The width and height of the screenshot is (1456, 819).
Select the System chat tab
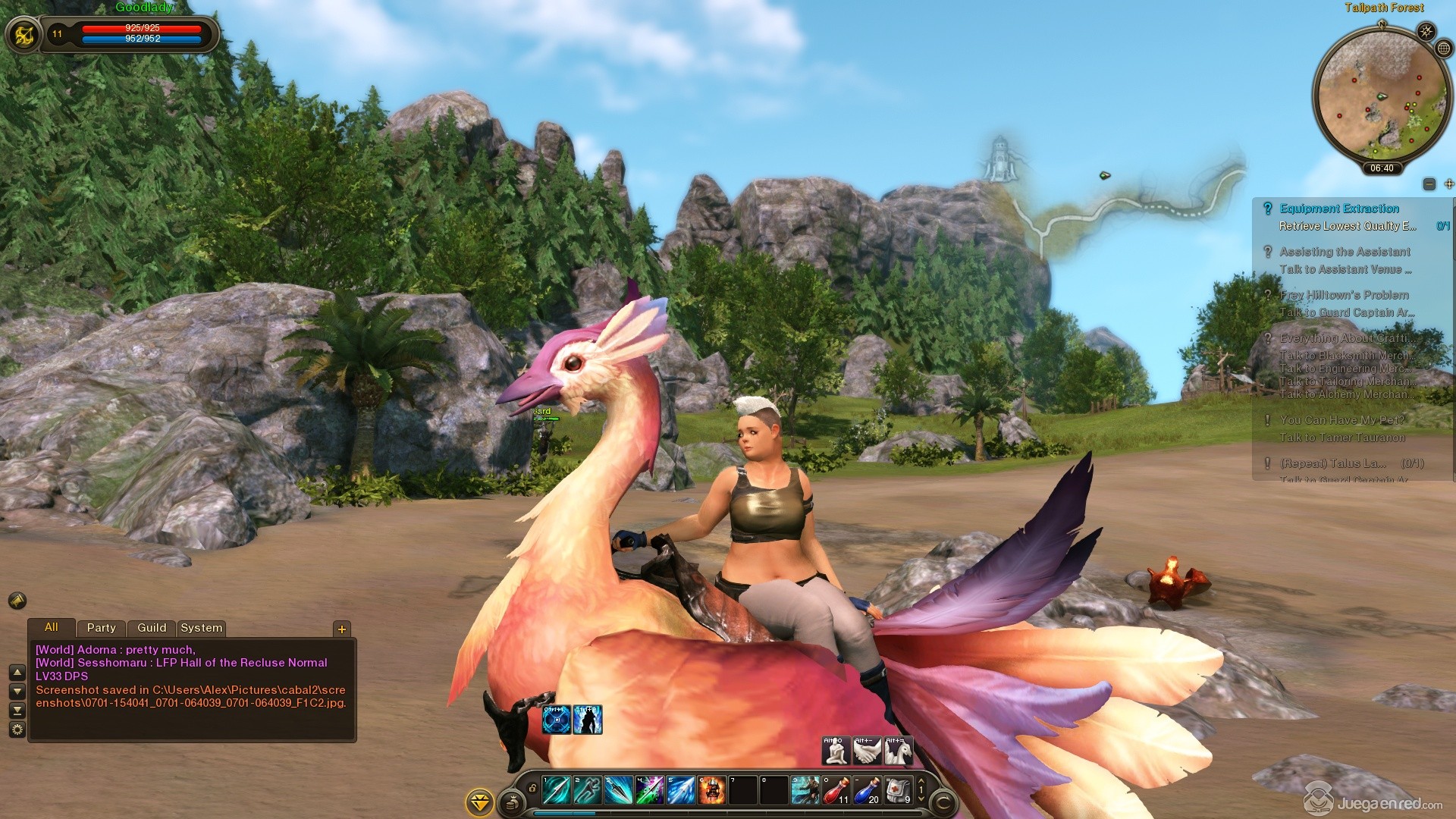[x=201, y=628]
